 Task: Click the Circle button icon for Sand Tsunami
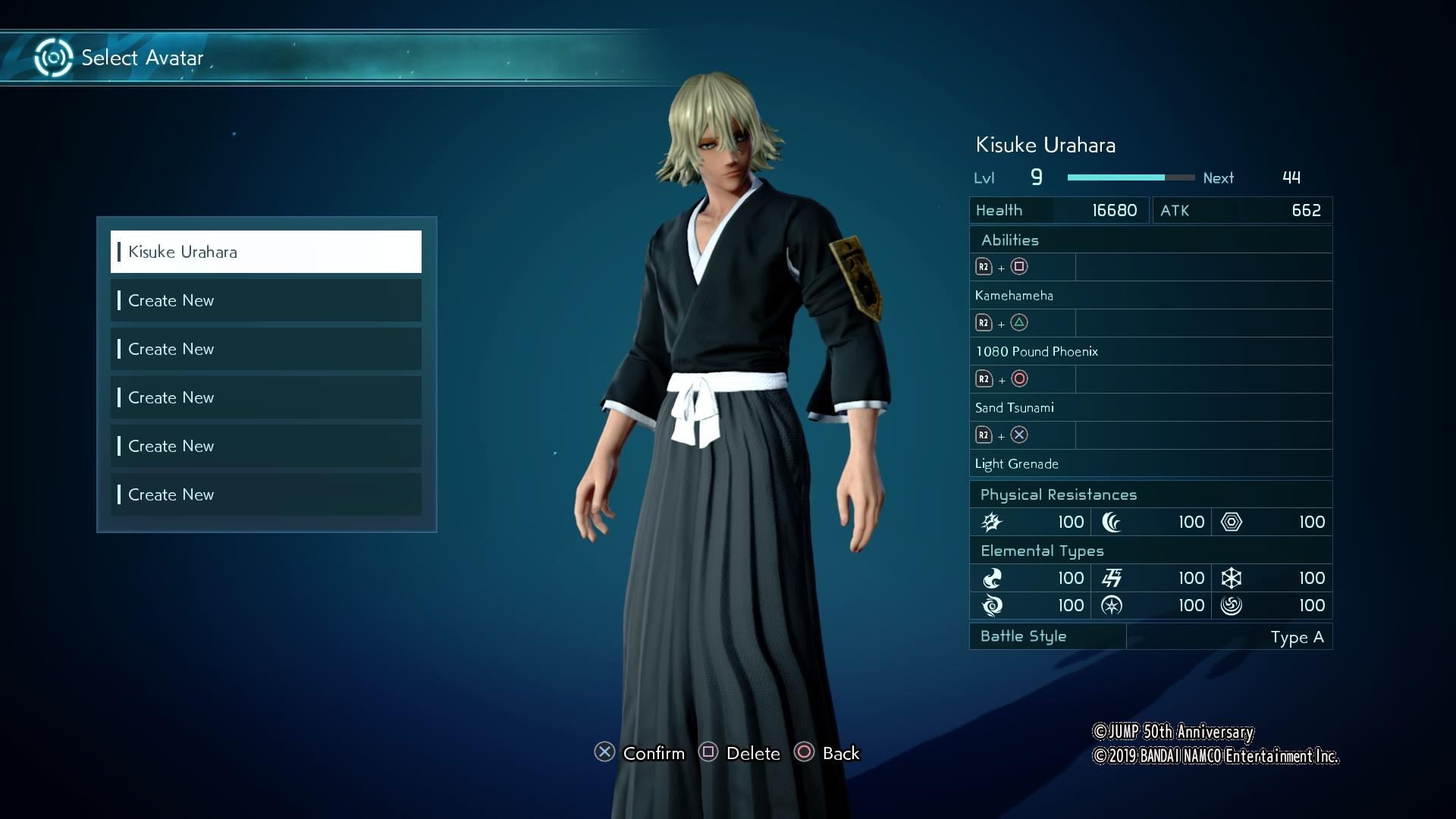tap(1021, 378)
